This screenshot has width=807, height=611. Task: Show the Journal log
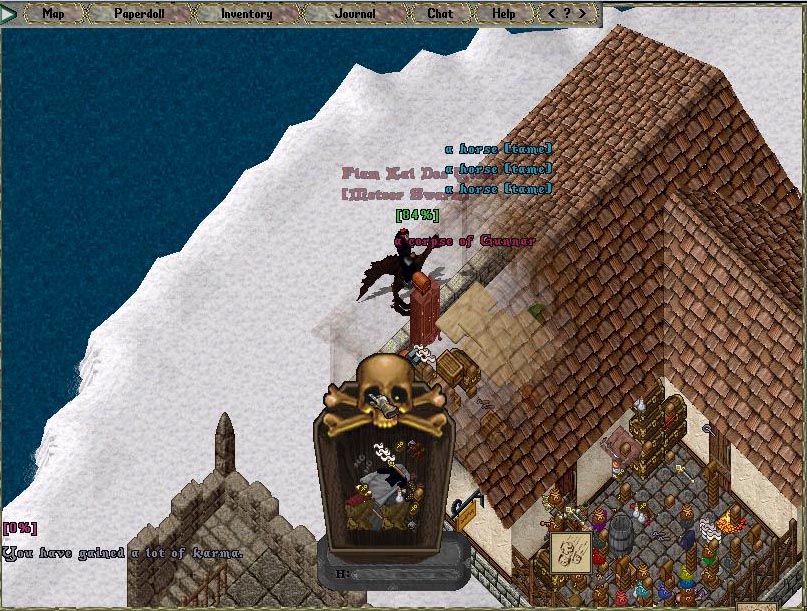[x=356, y=14]
